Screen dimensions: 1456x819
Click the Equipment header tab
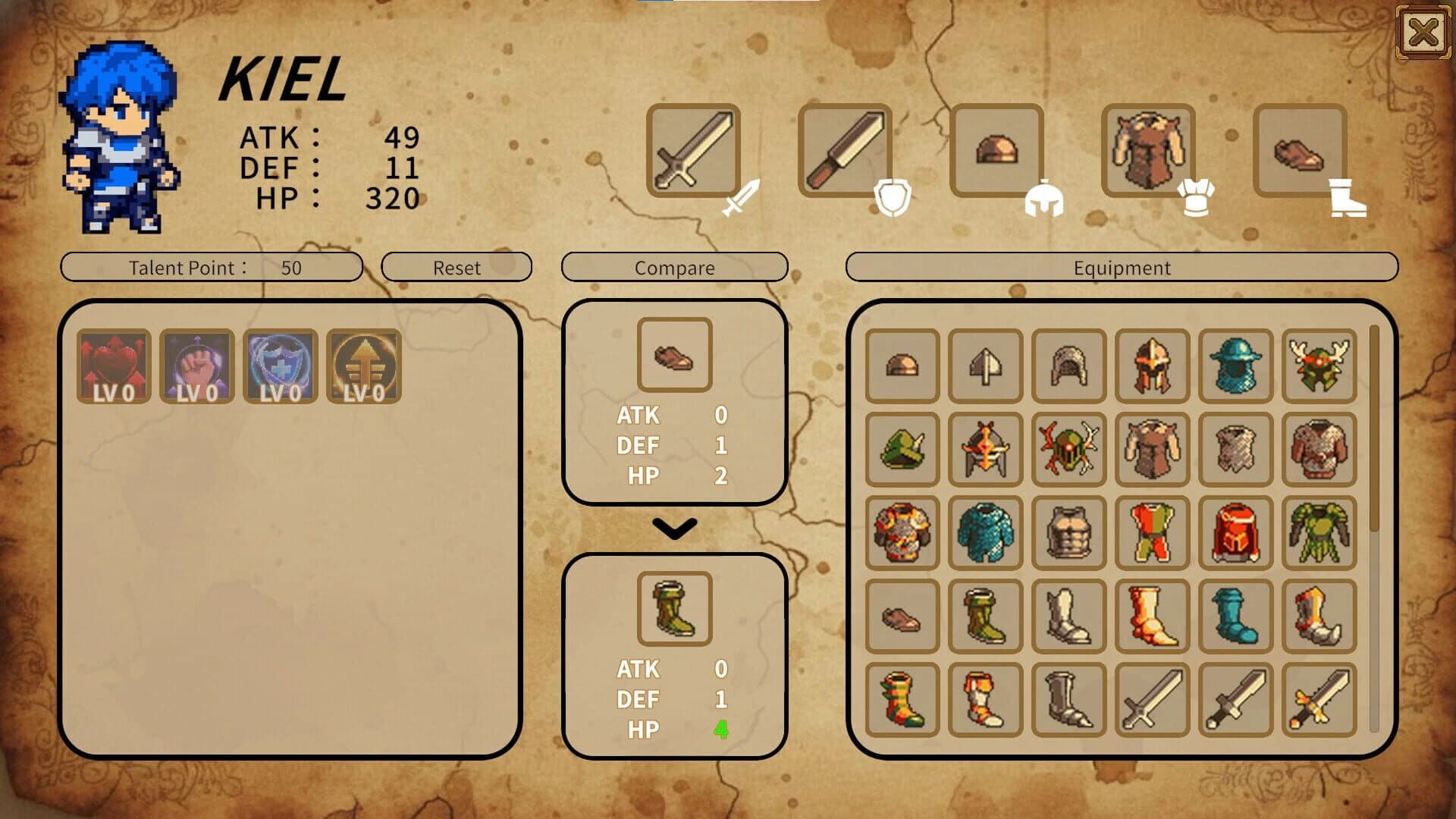(1122, 268)
